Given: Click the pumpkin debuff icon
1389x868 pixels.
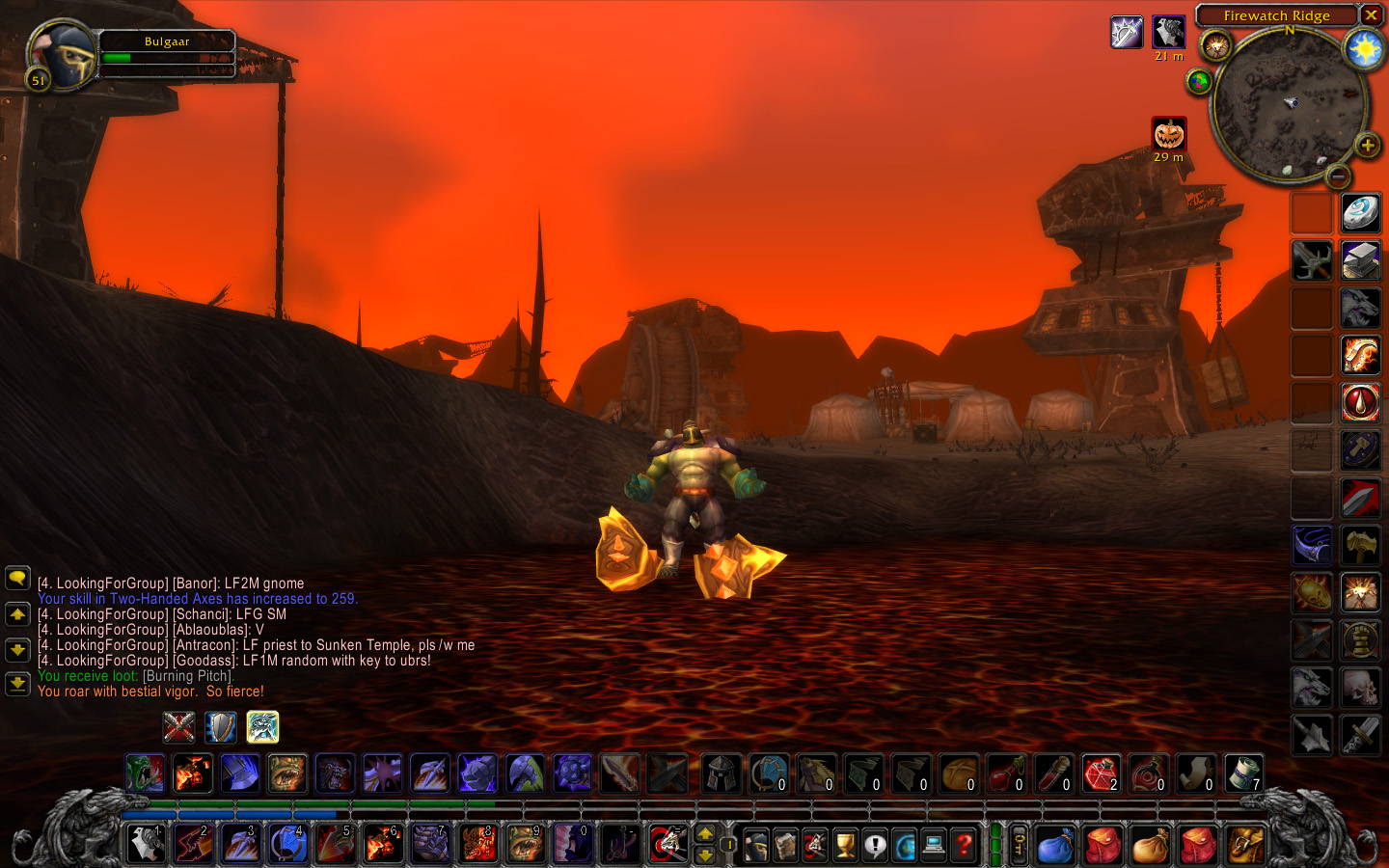Looking at the screenshot, I should (x=1168, y=134).
